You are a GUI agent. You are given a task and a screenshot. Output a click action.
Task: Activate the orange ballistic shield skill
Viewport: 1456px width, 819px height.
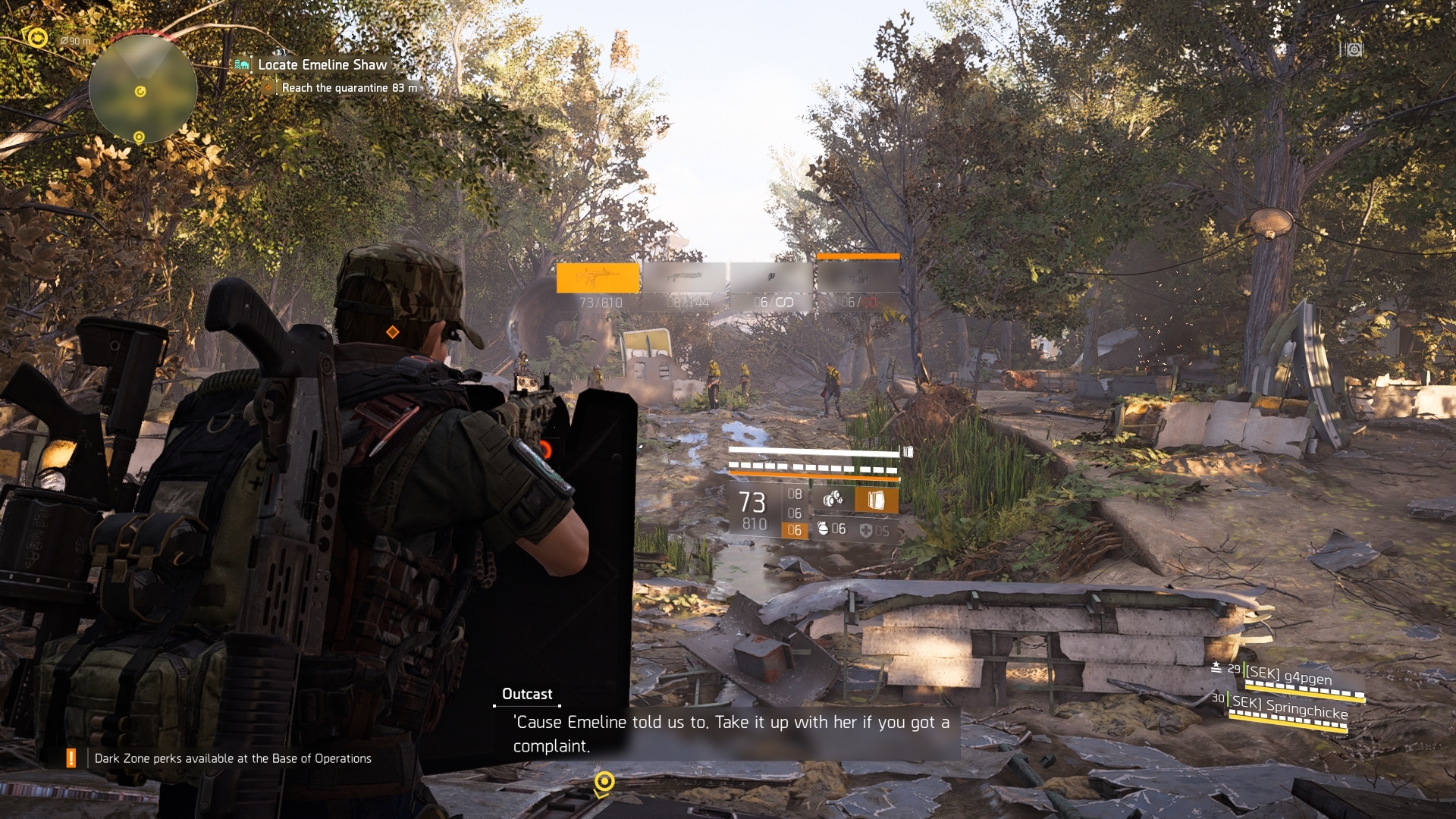click(876, 500)
